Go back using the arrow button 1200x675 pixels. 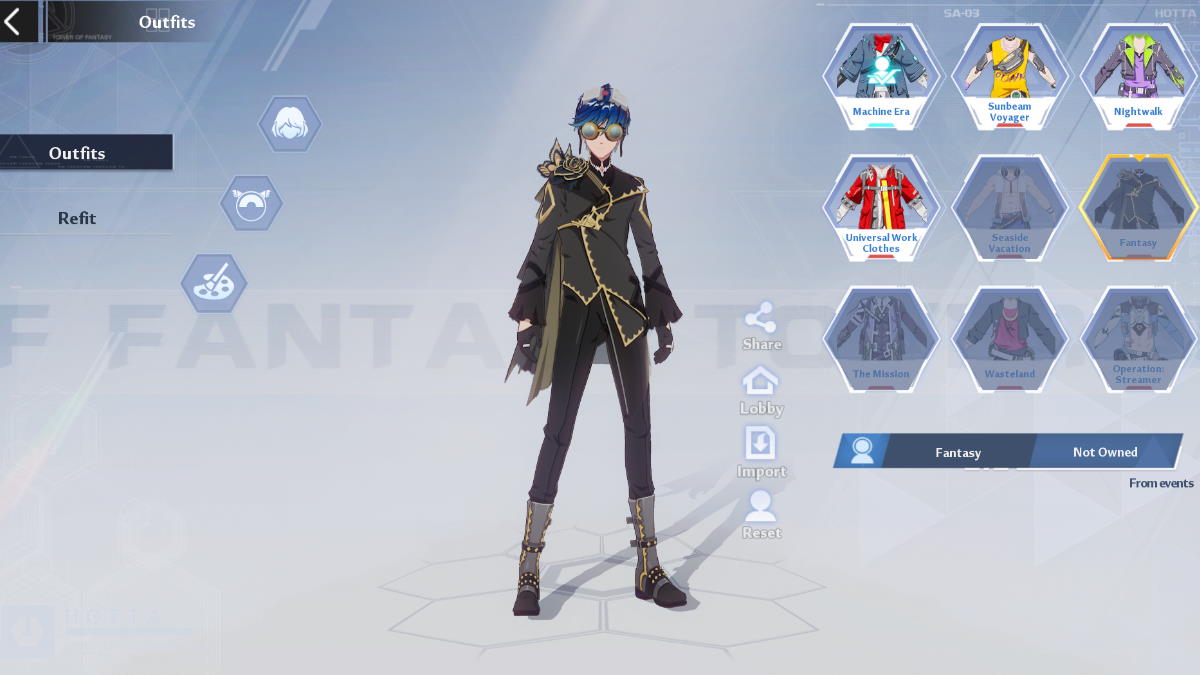(13, 21)
